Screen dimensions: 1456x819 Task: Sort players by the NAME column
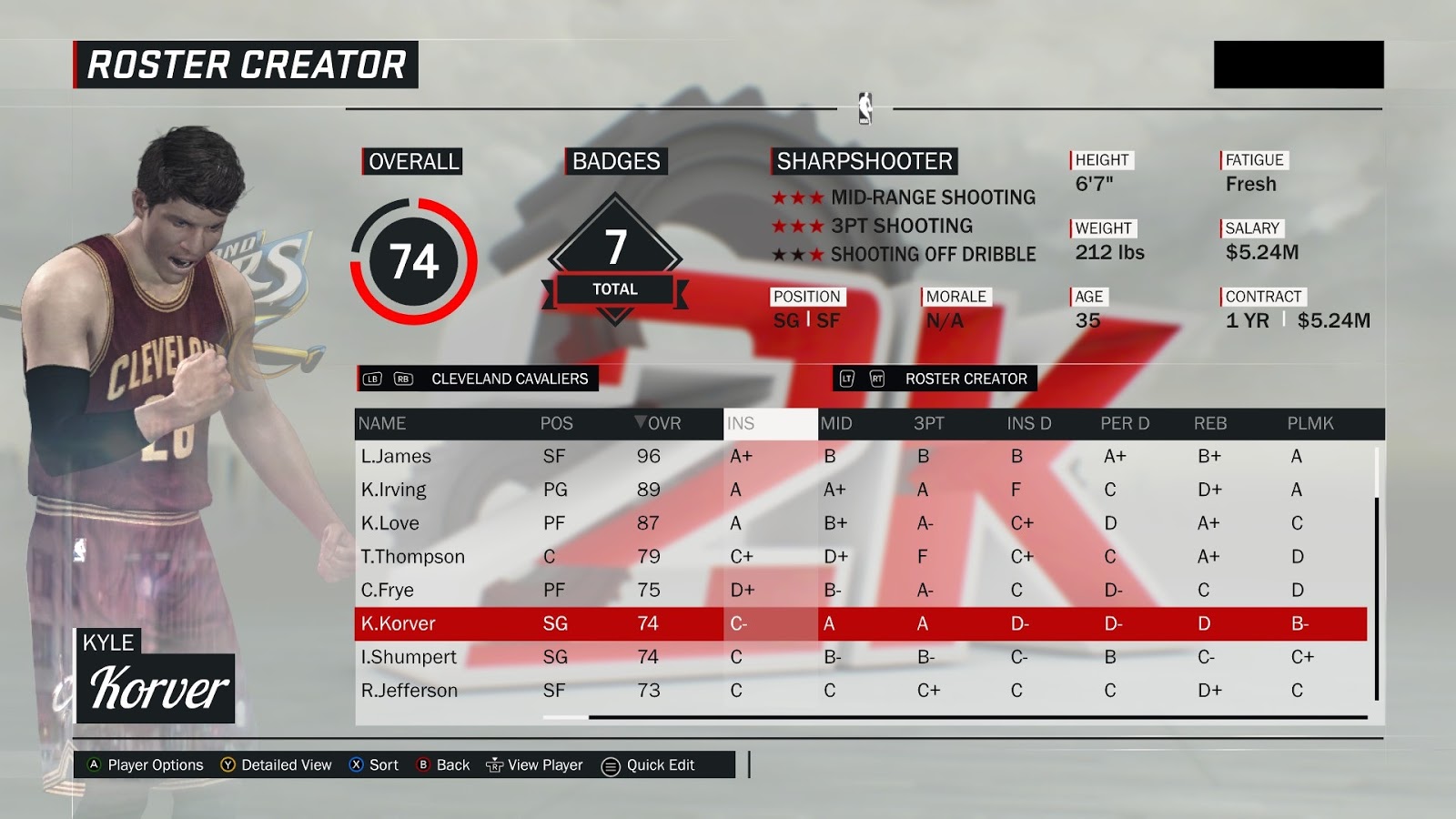pyautogui.click(x=382, y=423)
